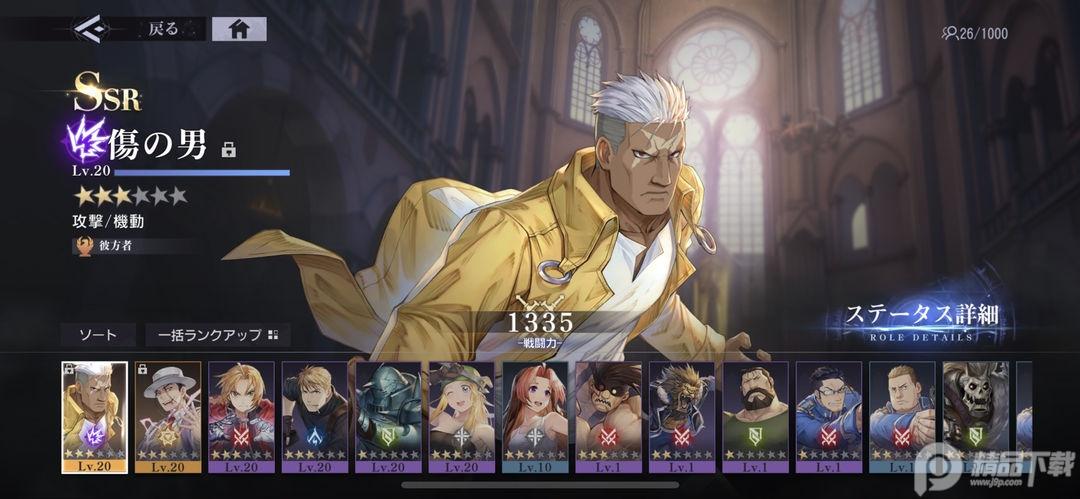The height and width of the screenshot is (499, 1080).
Task: Select the Scar character portrait card
Action: (94, 415)
